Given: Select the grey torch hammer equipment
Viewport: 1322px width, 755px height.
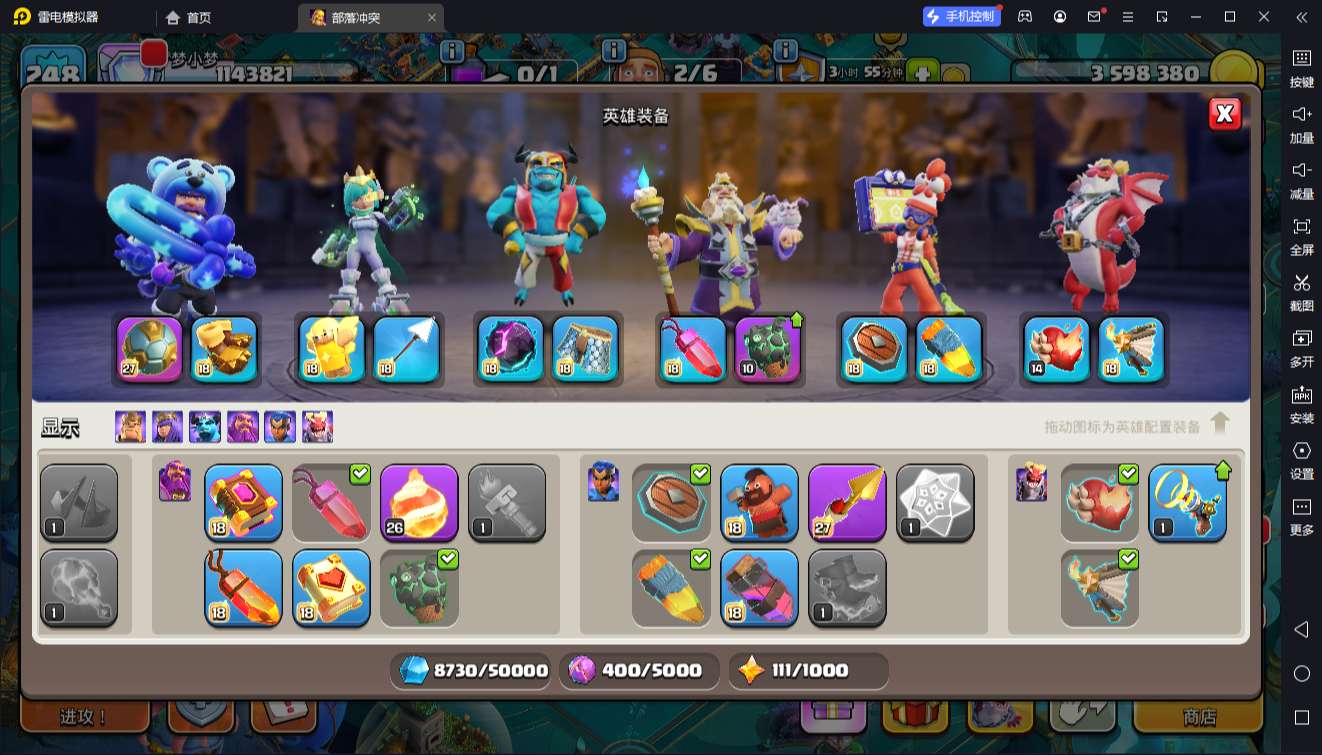Looking at the screenshot, I should click(507, 502).
